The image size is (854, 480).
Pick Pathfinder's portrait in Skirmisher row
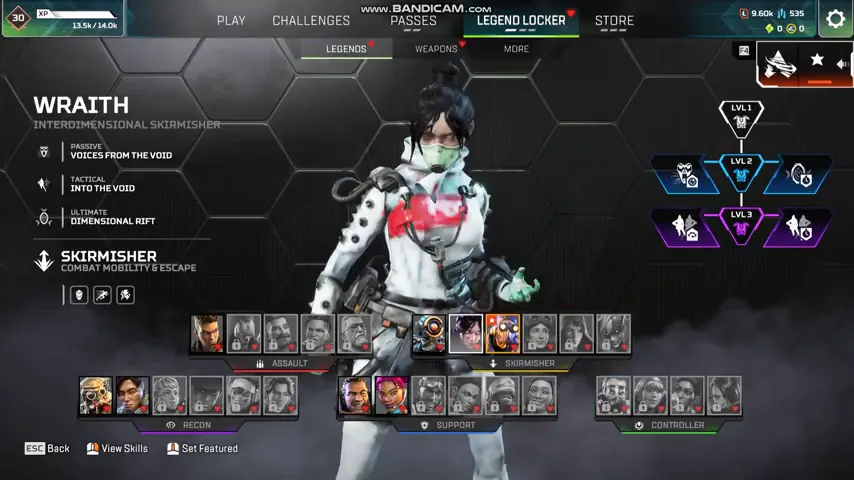click(x=430, y=334)
